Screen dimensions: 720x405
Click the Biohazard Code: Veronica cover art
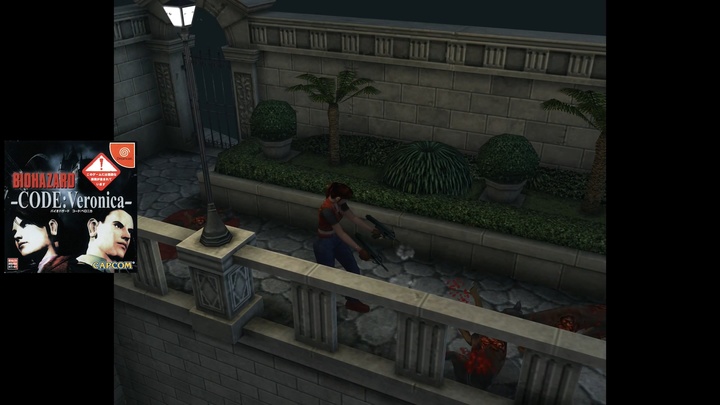point(70,207)
